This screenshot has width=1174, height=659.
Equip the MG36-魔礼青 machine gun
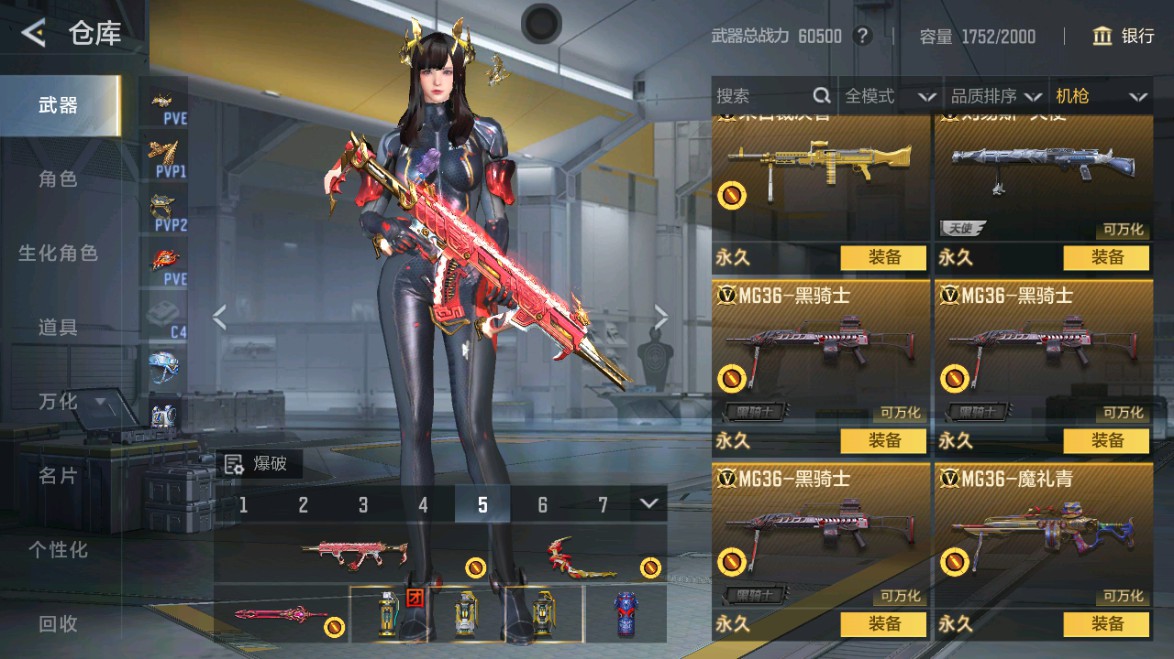click(1107, 624)
